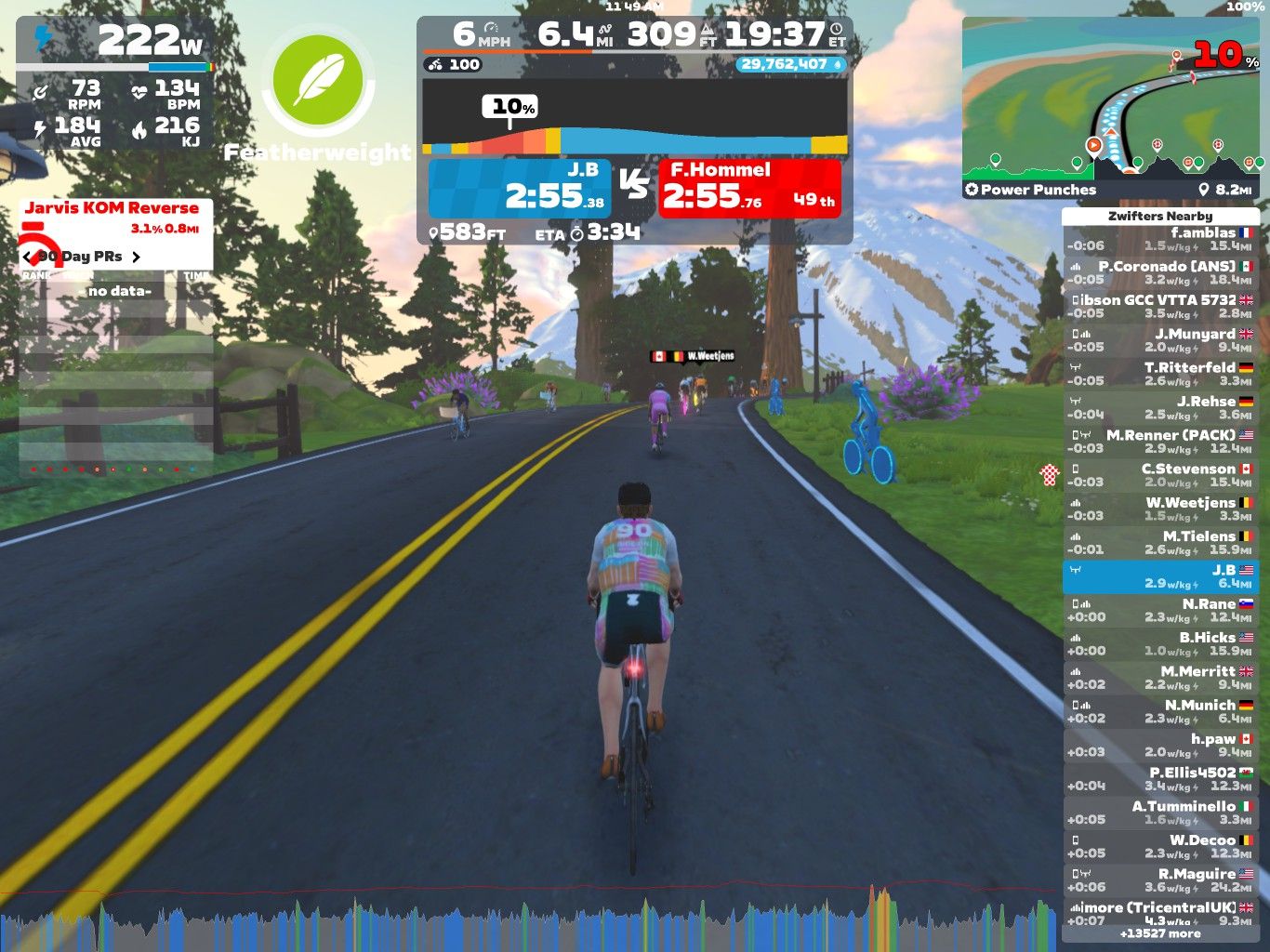Choose B.Hicks in the rider list
1270x952 pixels.
(x=1159, y=644)
